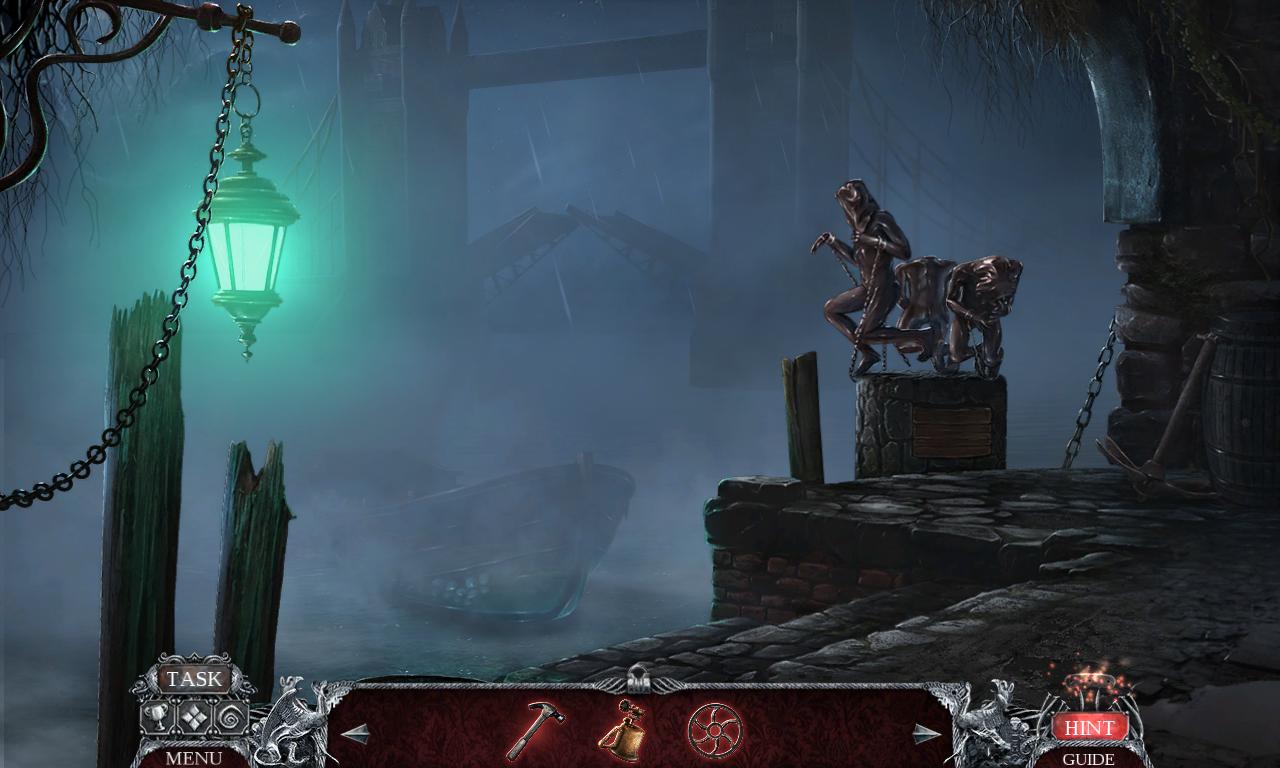Open the achievements trophy icon

click(x=156, y=717)
